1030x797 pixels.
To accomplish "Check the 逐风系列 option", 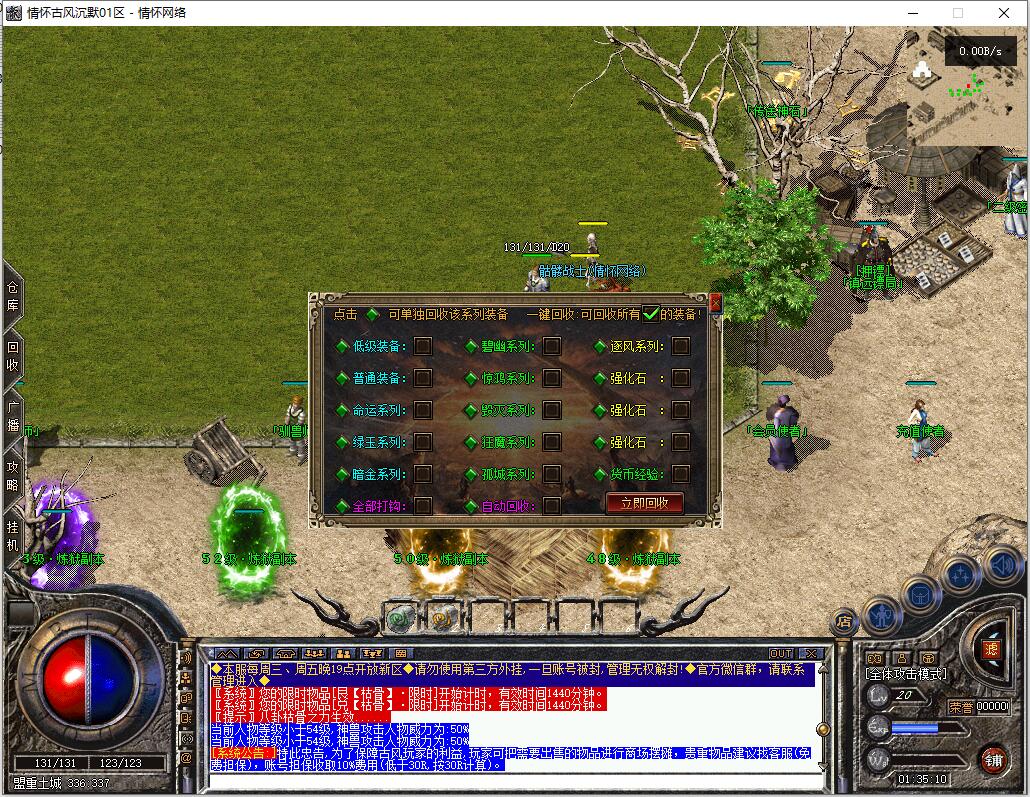I will [680, 346].
